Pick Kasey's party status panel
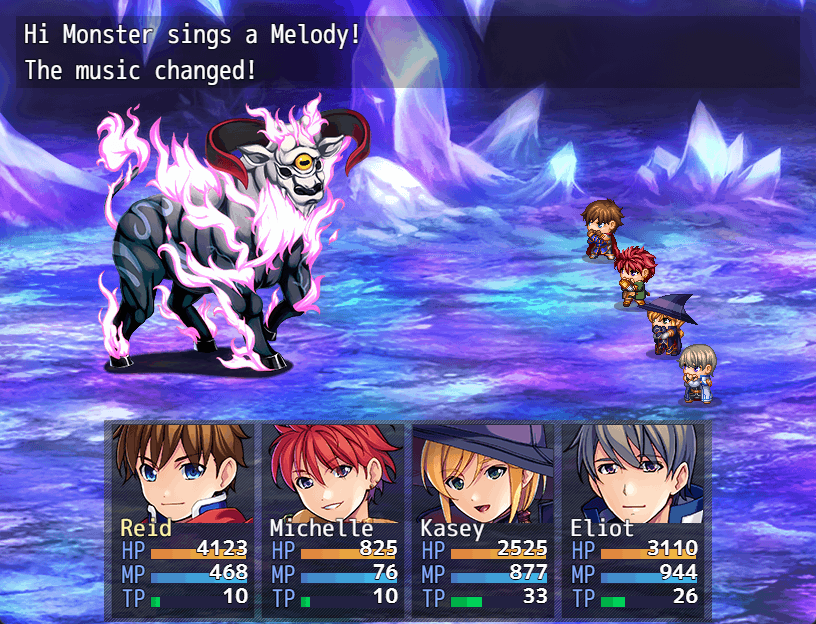 pos(483,518)
